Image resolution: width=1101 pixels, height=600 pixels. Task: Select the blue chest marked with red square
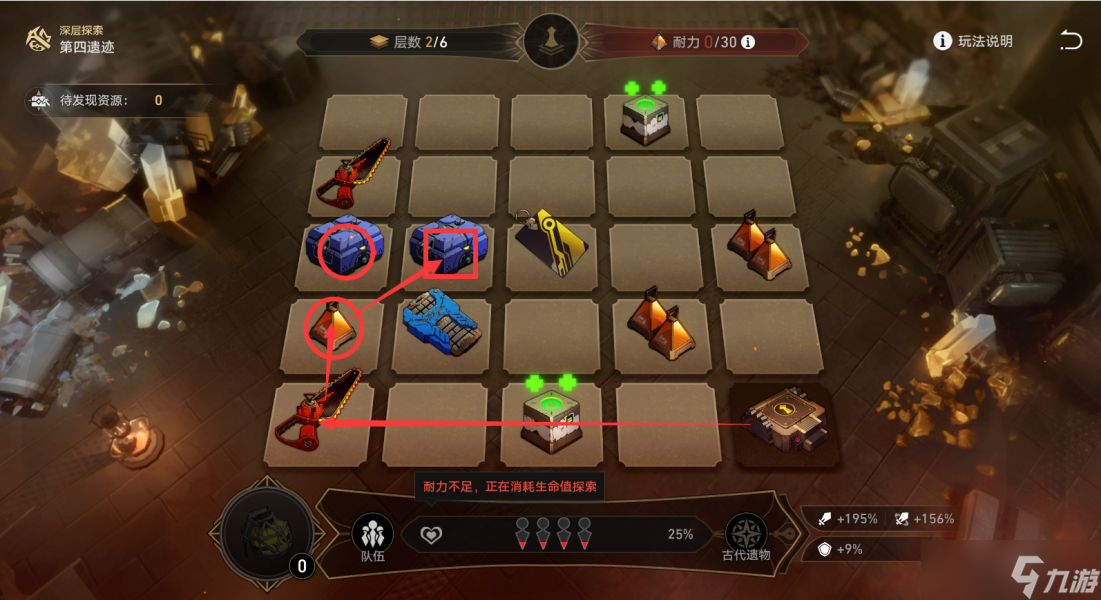(447, 250)
